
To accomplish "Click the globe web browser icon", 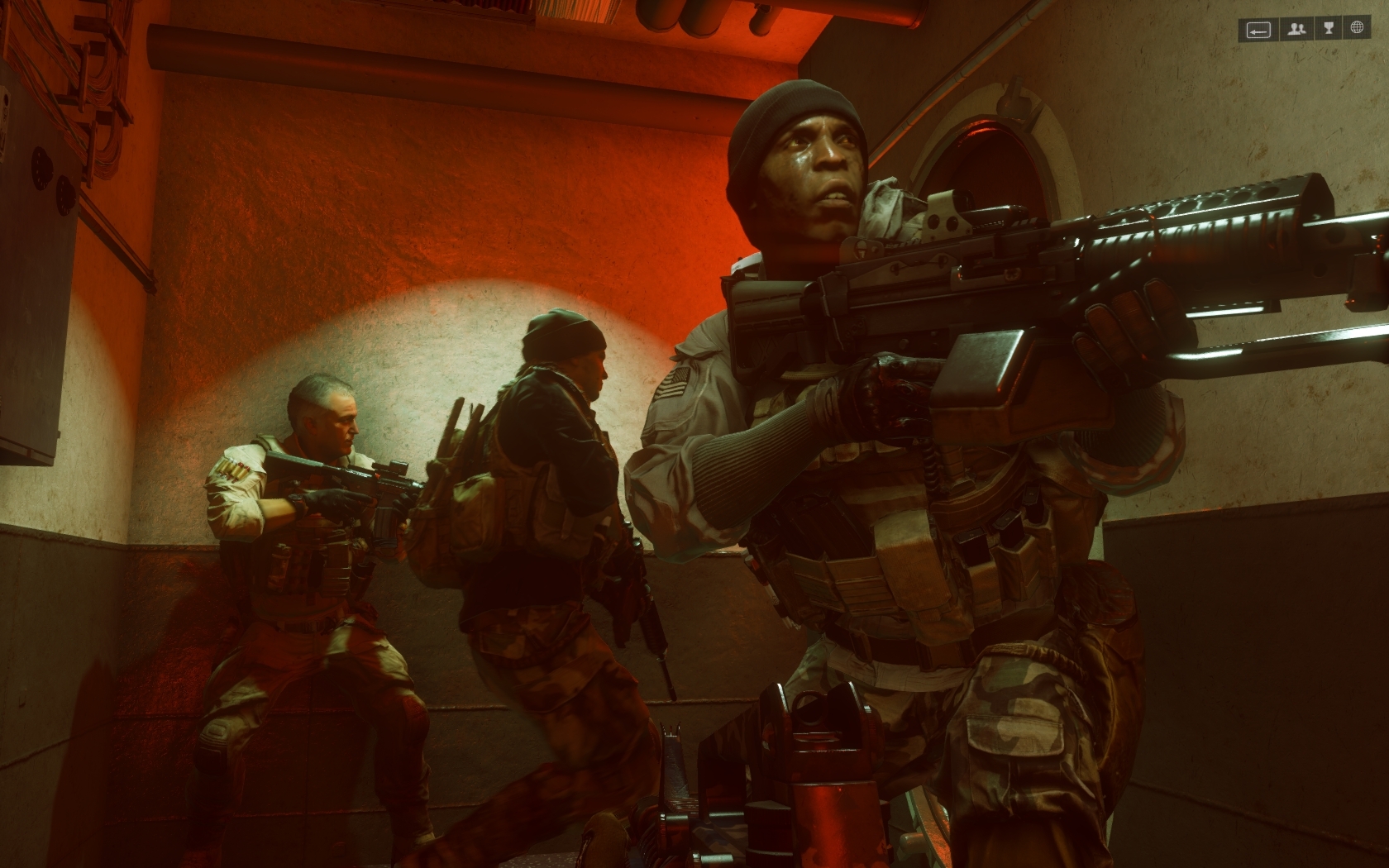I will [1357, 29].
